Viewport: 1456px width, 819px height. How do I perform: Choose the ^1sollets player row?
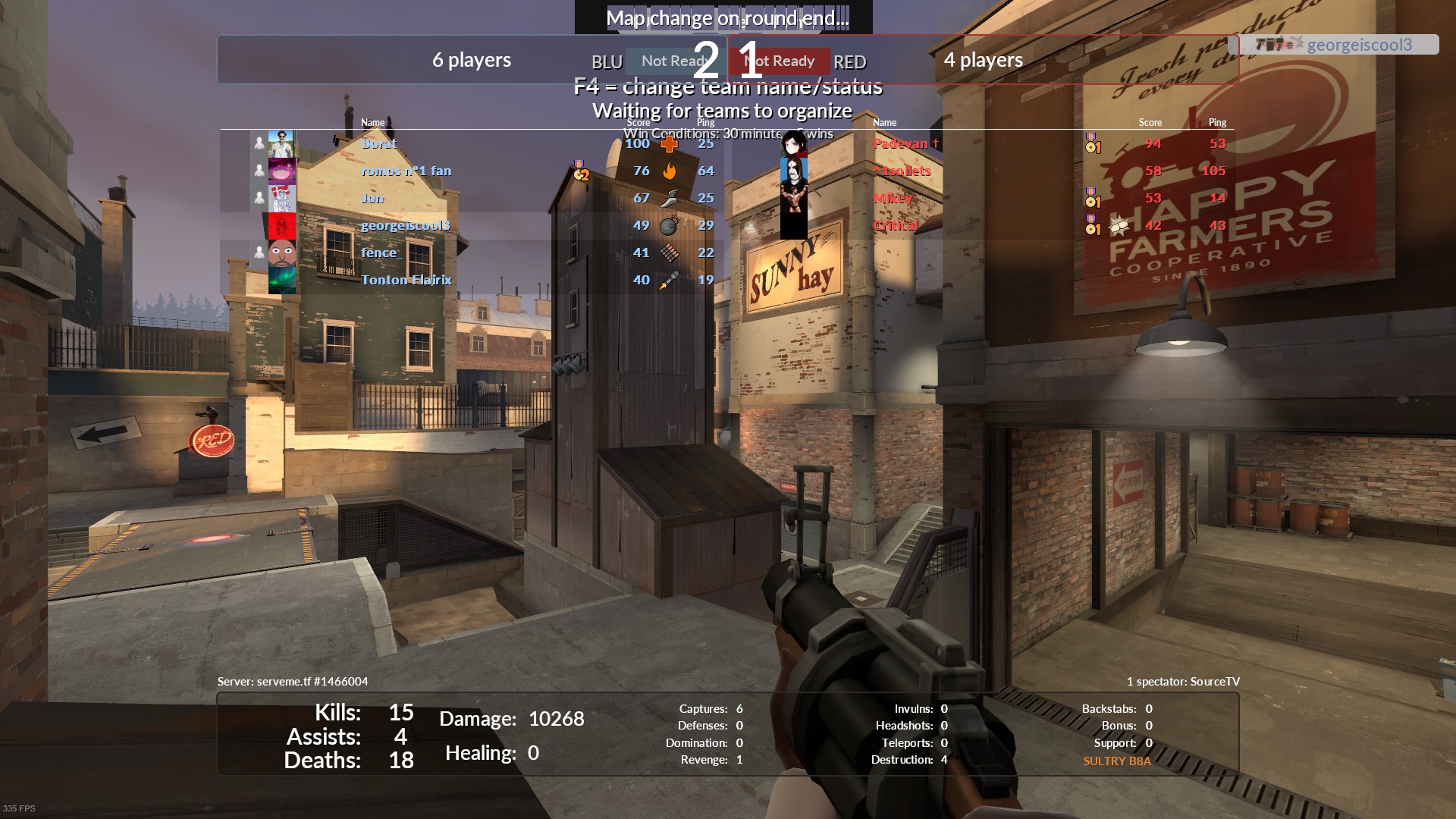[902, 171]
